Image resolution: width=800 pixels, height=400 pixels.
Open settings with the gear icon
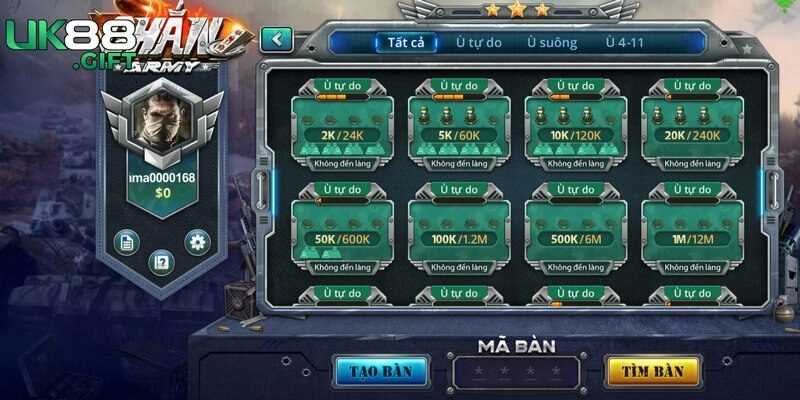197,241
